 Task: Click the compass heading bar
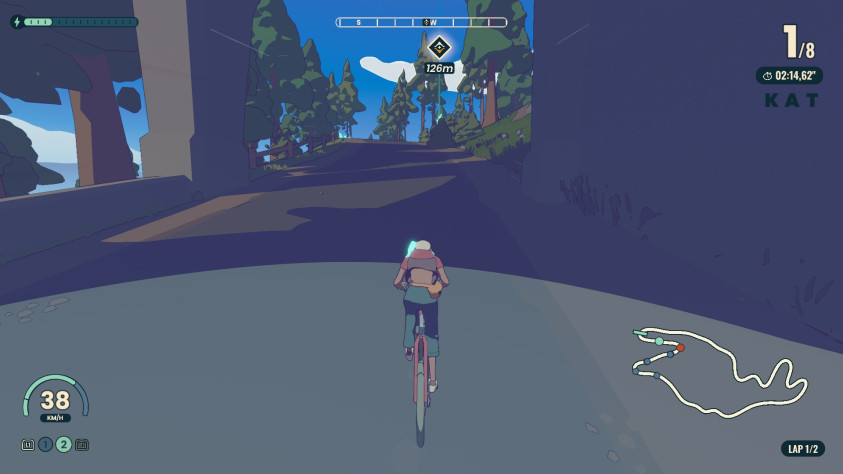[x=421, y=21]
